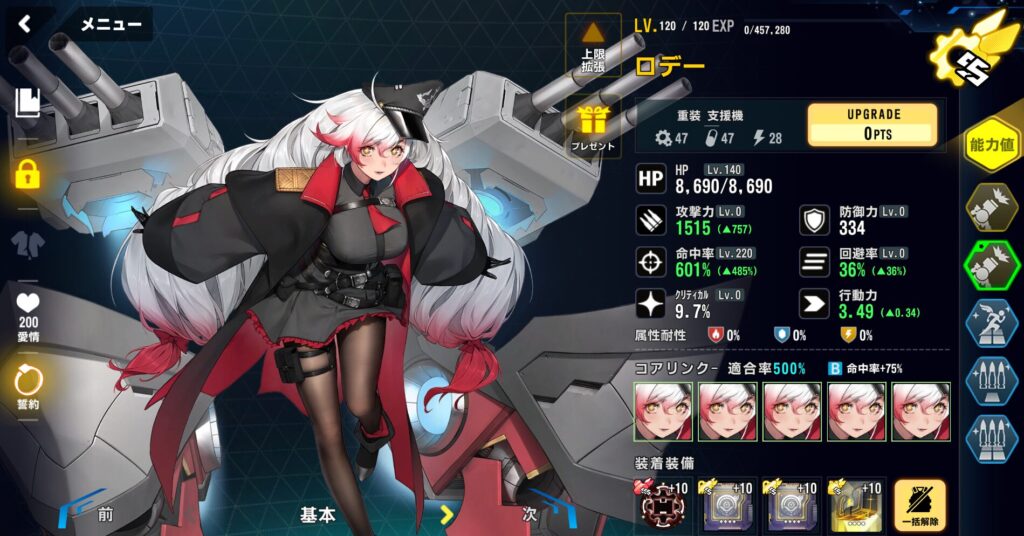Open the book/journal icon
1024x536 pixels.
pos(27,101)
